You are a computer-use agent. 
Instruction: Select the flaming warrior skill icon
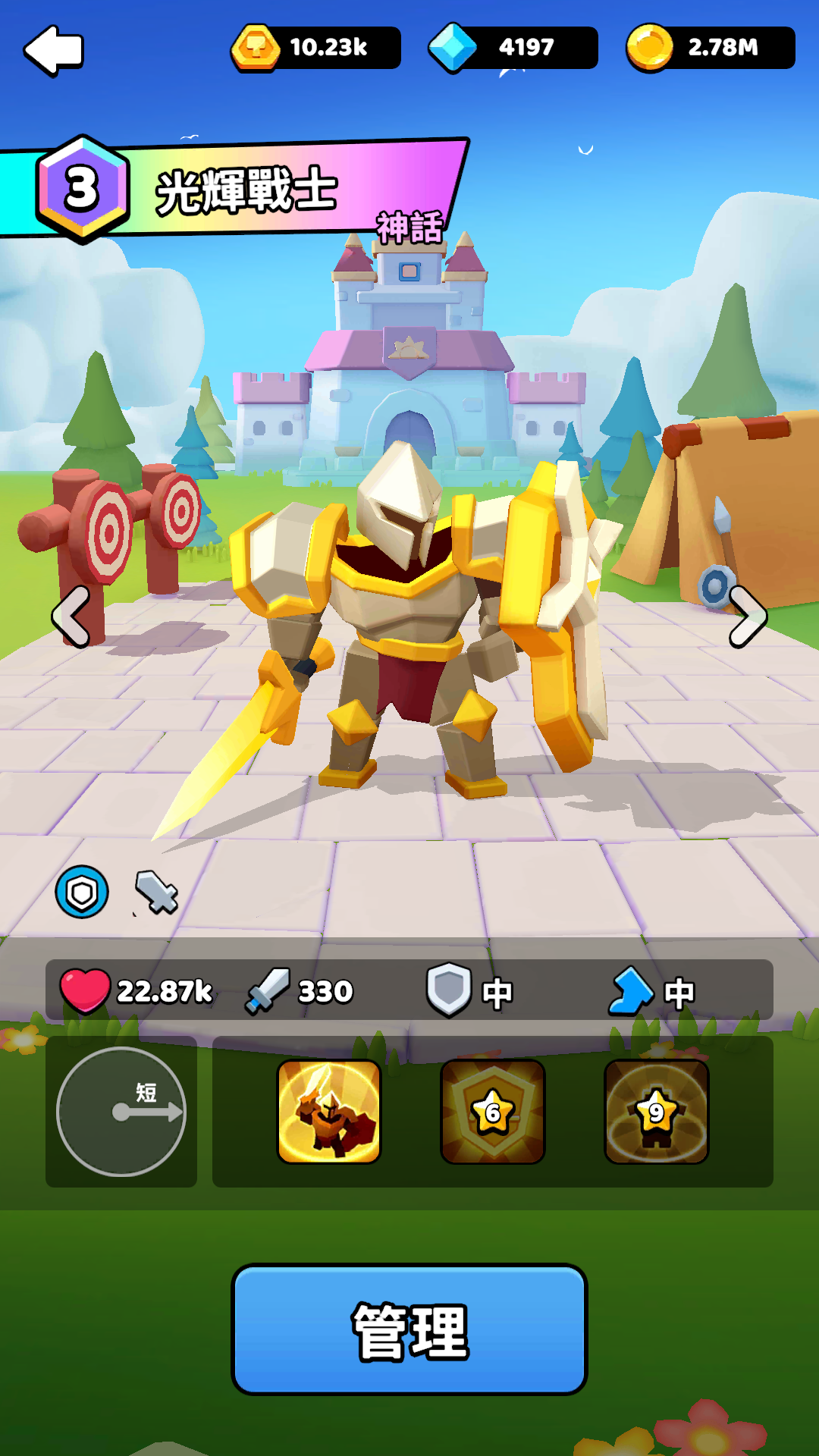[329, 1111]
